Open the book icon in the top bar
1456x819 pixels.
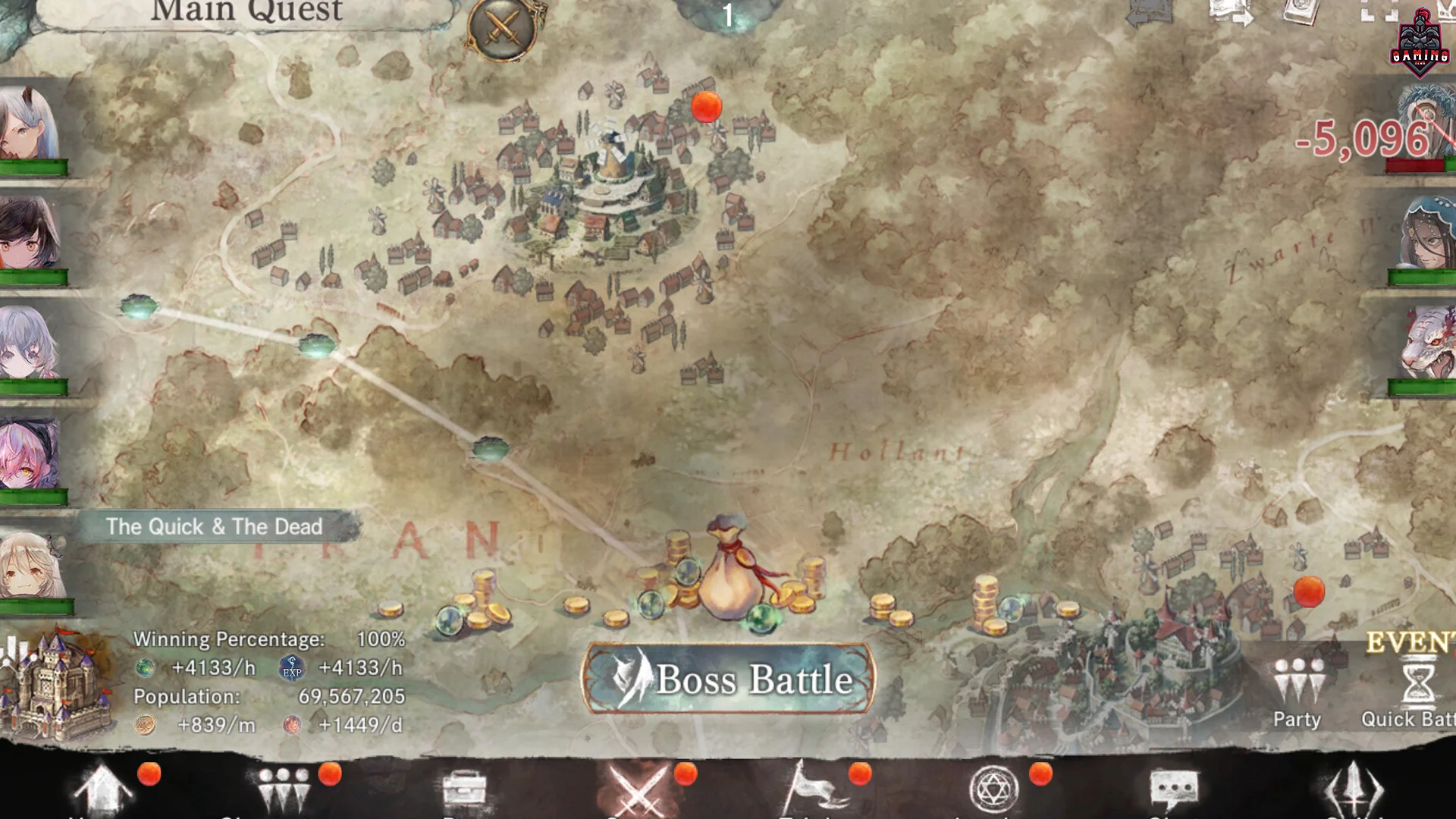pyautogui.click(x=1303, y=11)
